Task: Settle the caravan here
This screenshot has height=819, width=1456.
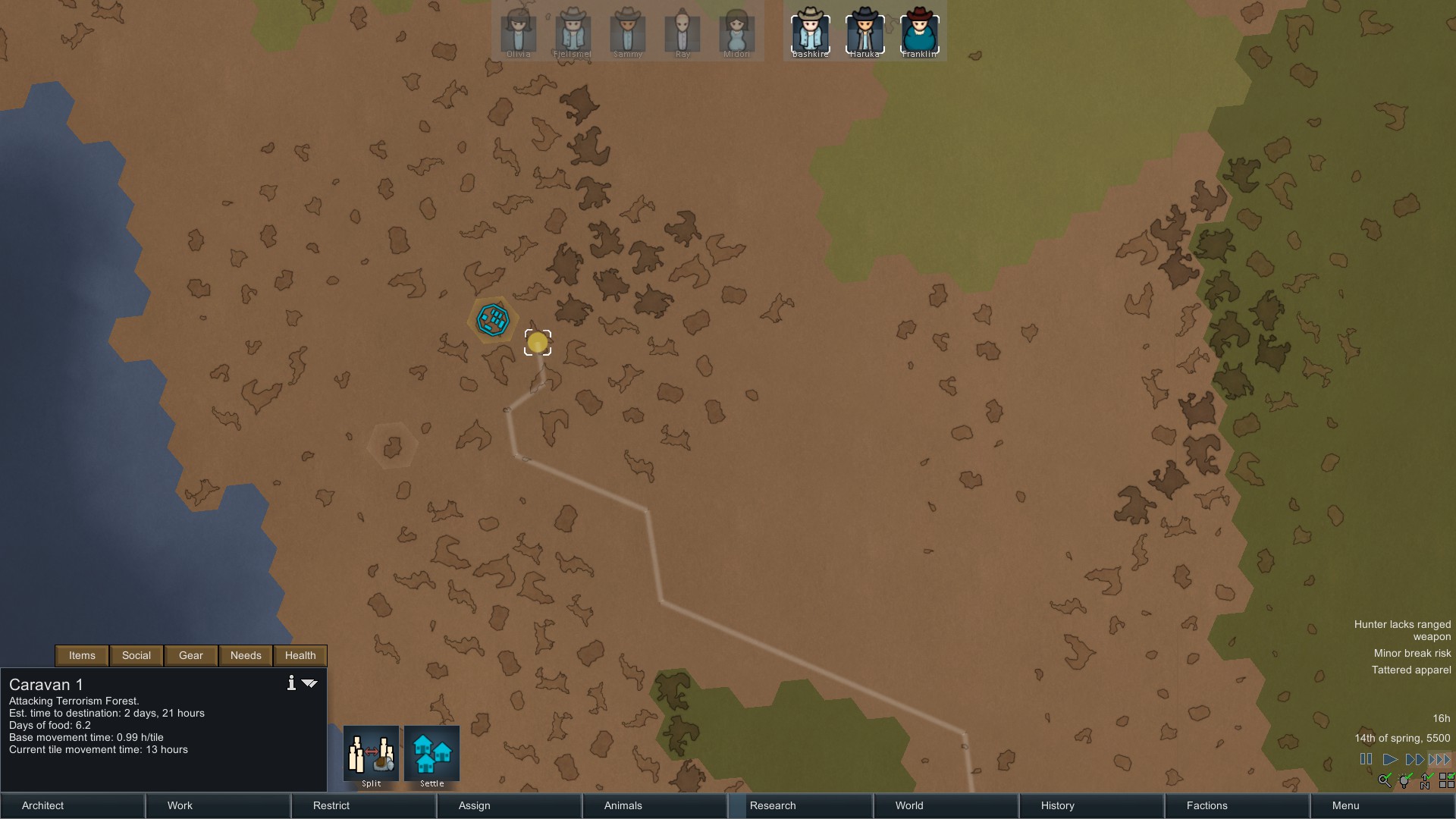Action: 432,754
